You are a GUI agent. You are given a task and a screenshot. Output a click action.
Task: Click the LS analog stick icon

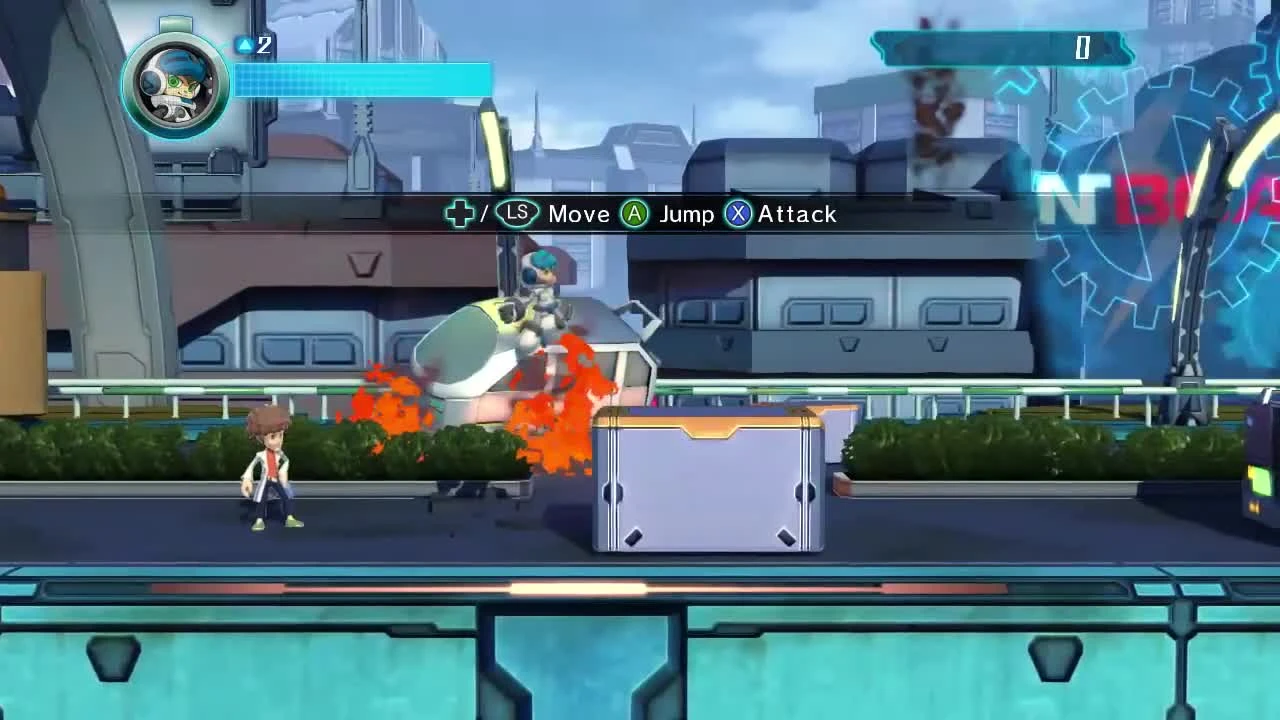point(517,213)
